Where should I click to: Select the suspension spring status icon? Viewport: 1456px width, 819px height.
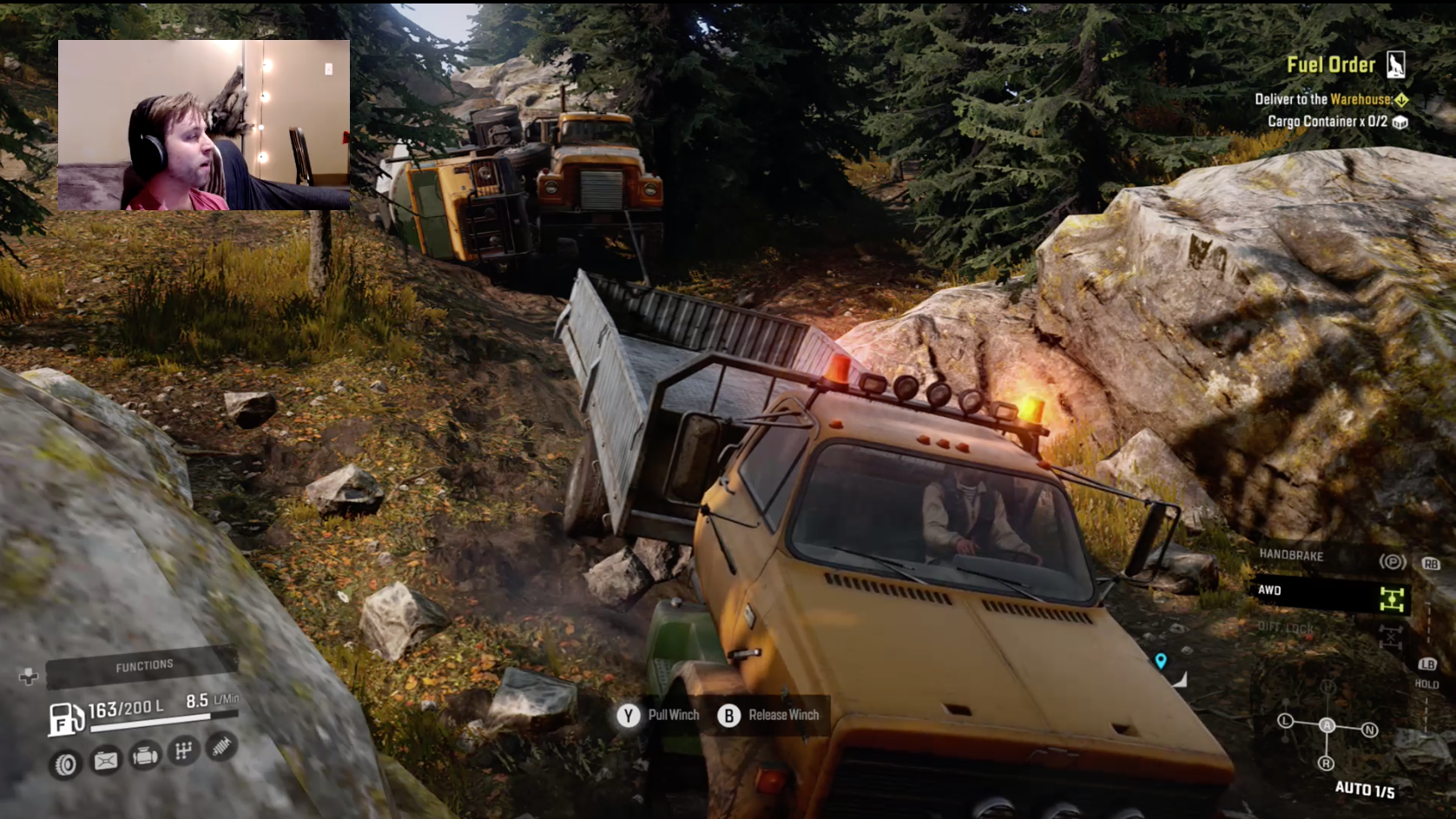[222, 745]
